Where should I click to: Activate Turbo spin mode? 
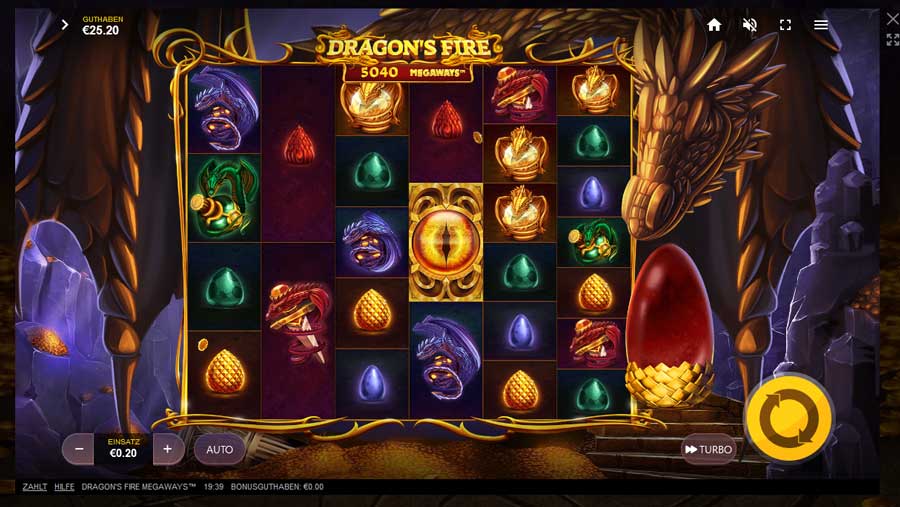pyautogui.click(x=708, y=449)
